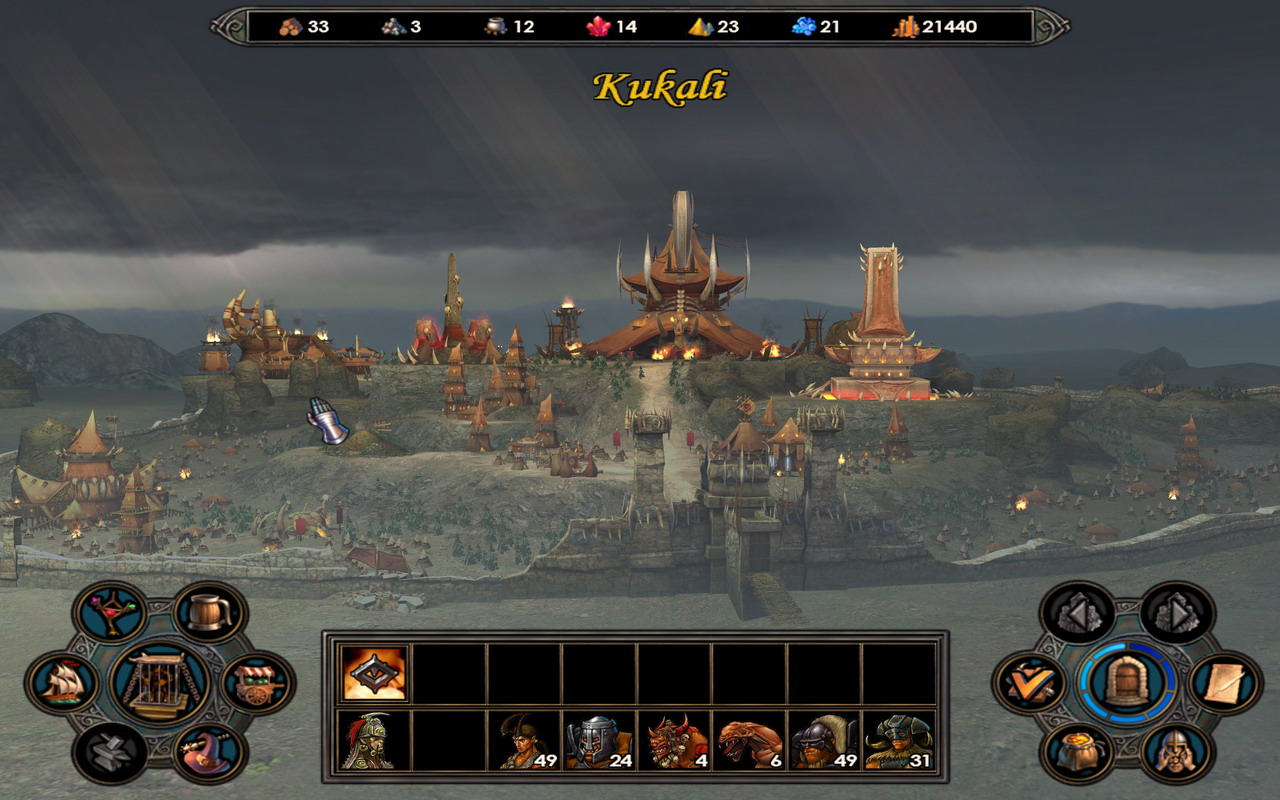
Task: Open the mage guild via the wizard hat icon
Action: click(210, 752)
